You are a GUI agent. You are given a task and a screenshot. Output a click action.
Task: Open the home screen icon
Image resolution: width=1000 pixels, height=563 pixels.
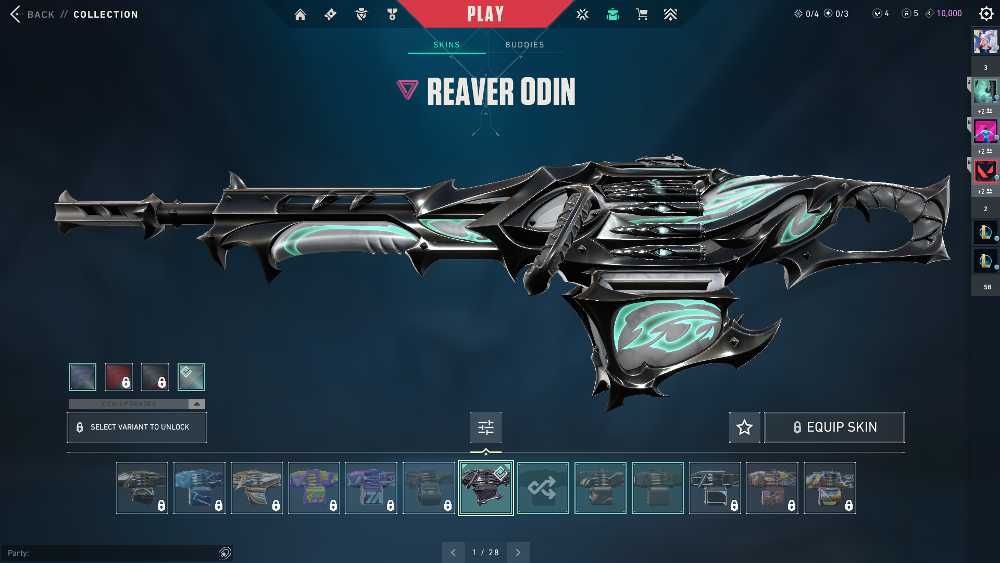(x=300, y=15)
